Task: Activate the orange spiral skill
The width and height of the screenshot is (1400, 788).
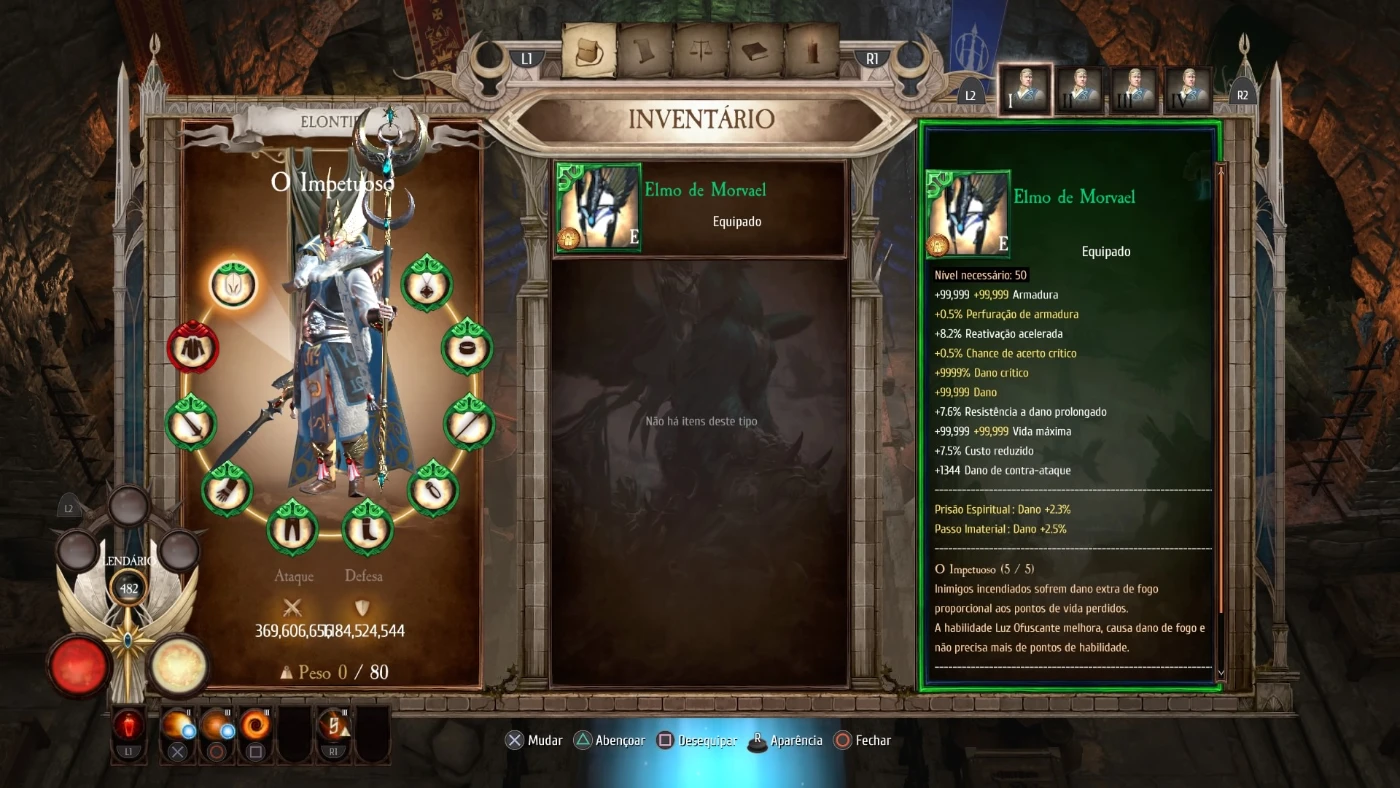Action: [255, 726]
